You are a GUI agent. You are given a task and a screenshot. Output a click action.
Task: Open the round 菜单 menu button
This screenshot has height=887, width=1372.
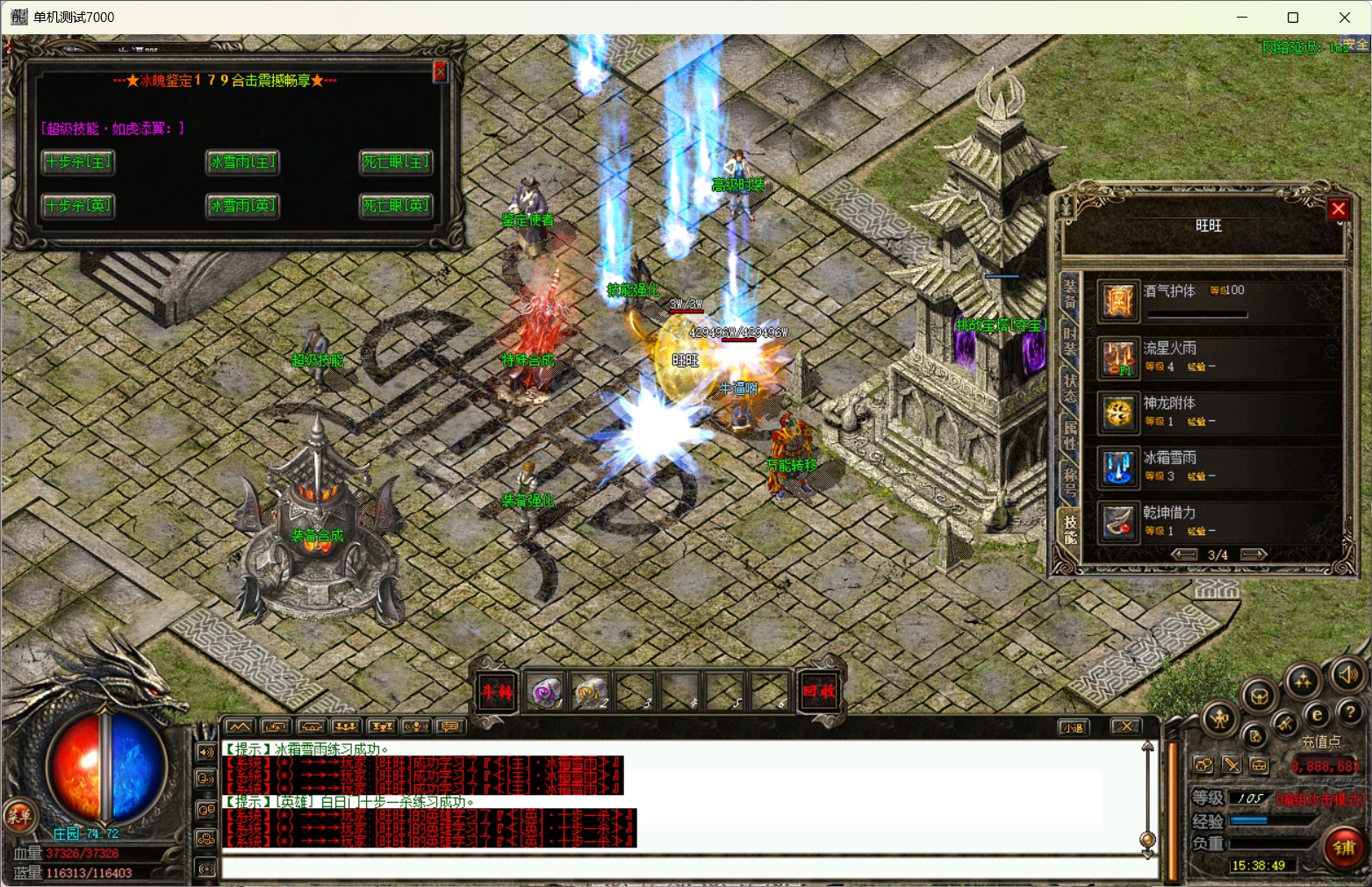pyautogui.click(x=18, y=816)
